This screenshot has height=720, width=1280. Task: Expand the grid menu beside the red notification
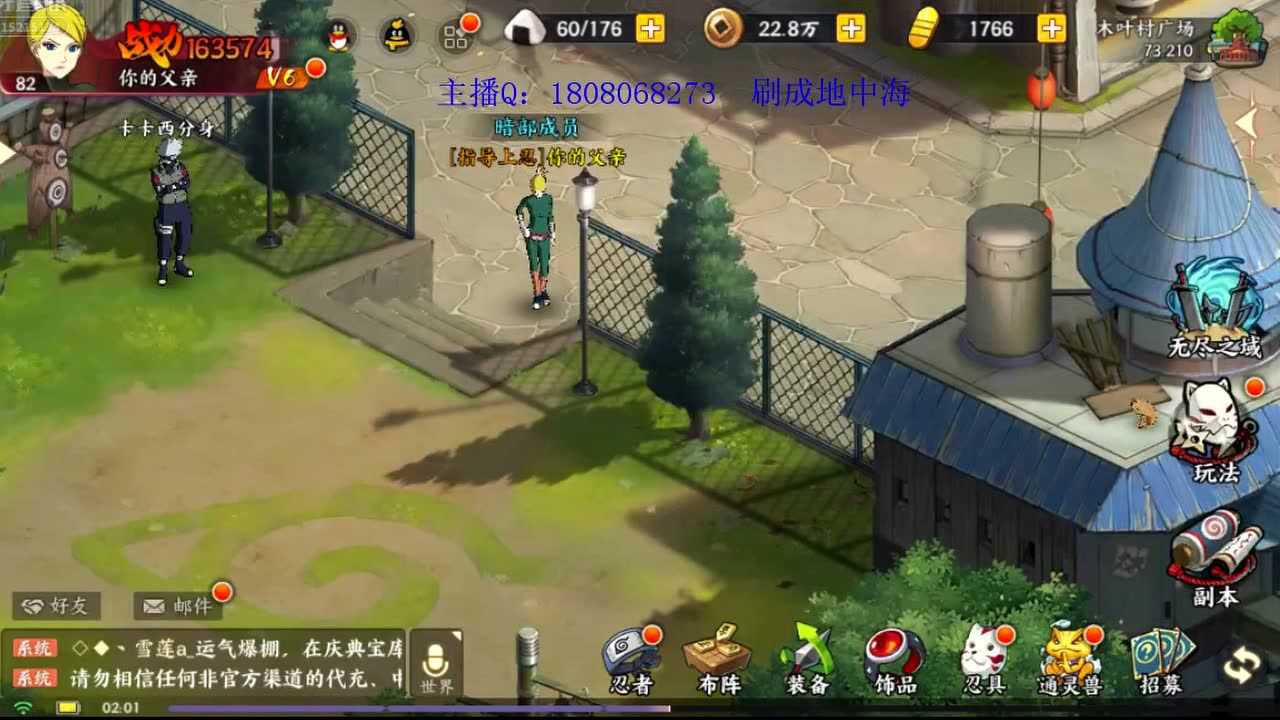click(456, 38)
